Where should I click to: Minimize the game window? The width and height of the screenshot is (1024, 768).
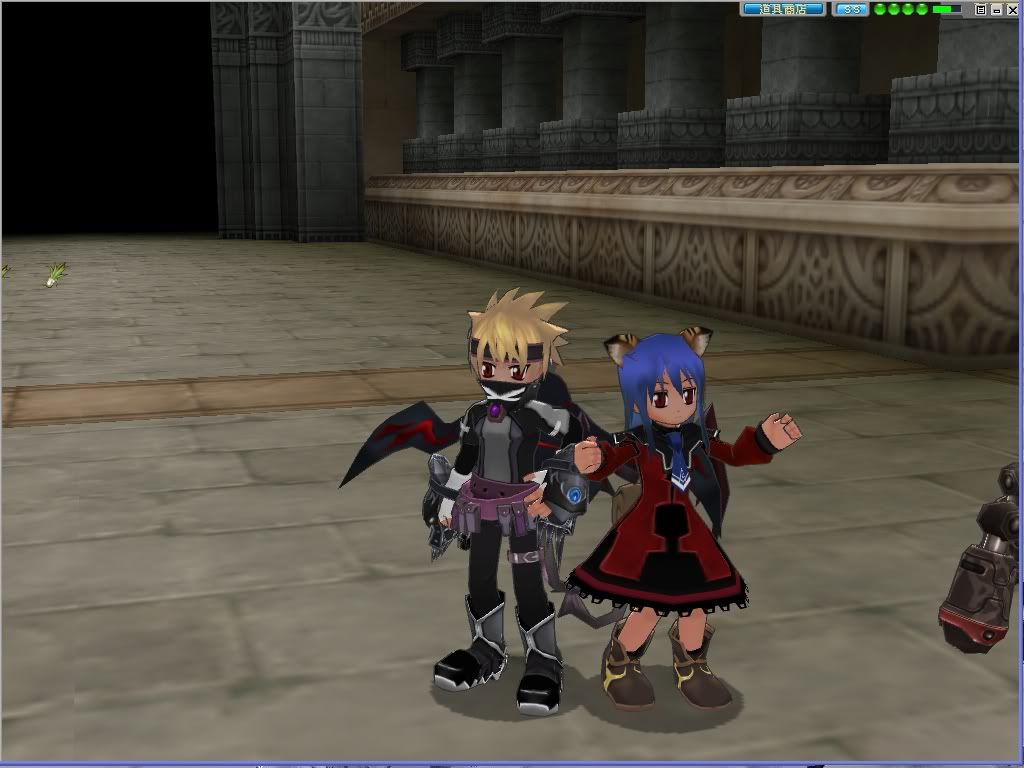(x=997, y=9)
